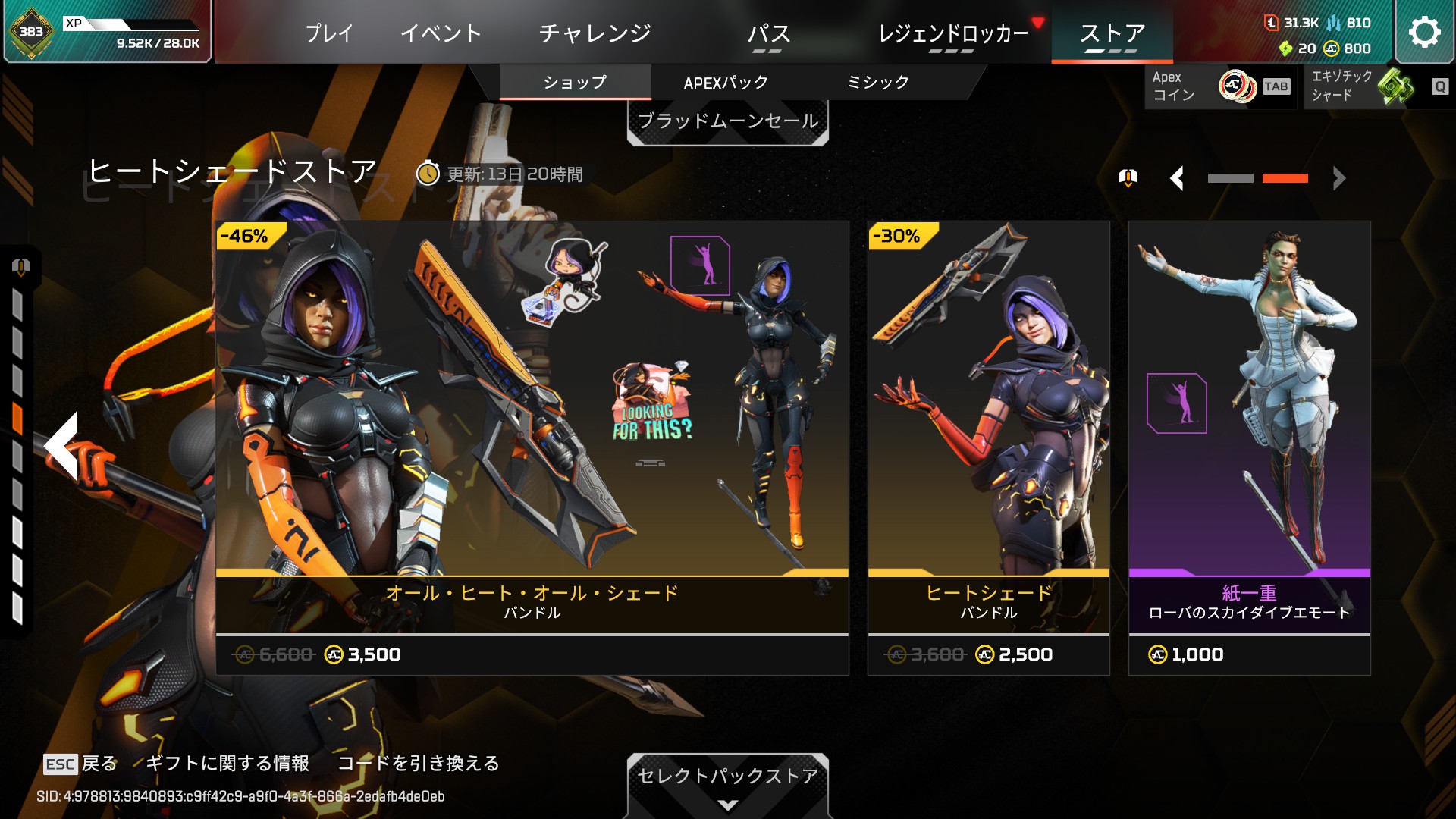This screenshot has height=819, width=1456.
Task: Click the large left arrow beside the bundles
Action: click(x=62, y=446)
